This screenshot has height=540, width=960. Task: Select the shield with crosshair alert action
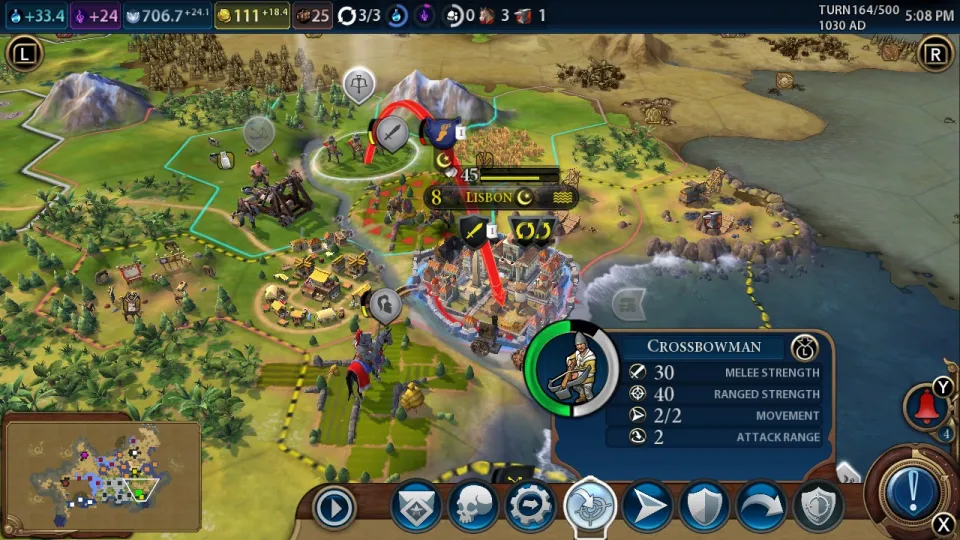point(818,507)
